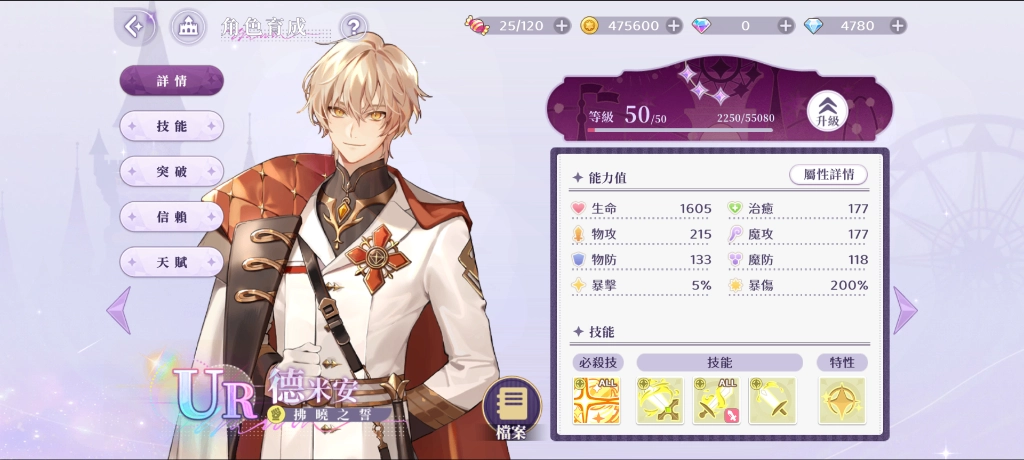Select the 詳情 details tab
The image size is (1024, 460).
click(171, 81)
